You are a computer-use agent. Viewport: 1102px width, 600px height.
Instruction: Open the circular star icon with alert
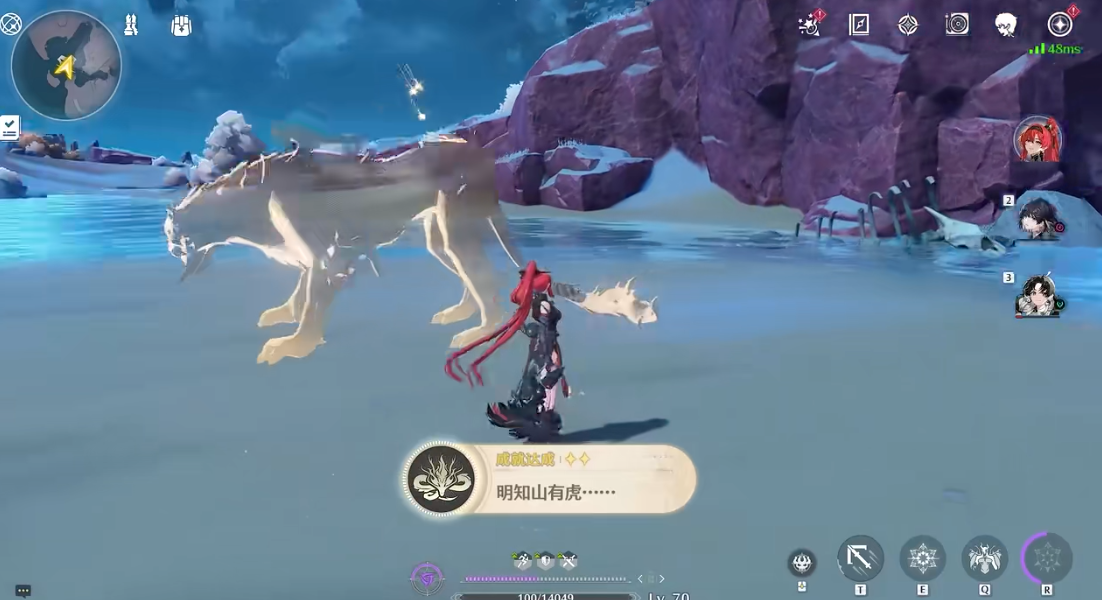coord(1060,25)
